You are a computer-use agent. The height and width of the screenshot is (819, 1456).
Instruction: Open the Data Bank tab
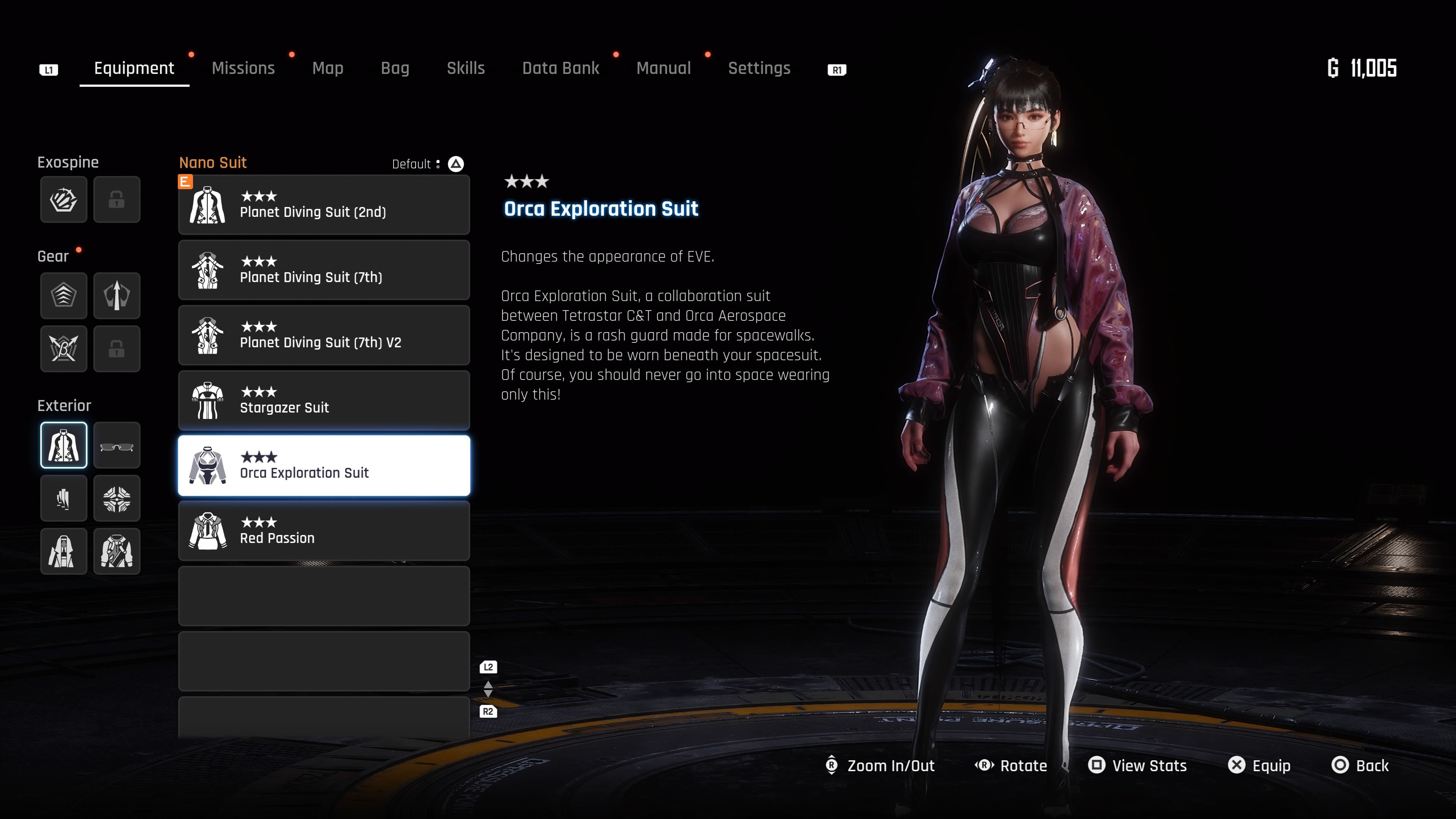point(560,68)
